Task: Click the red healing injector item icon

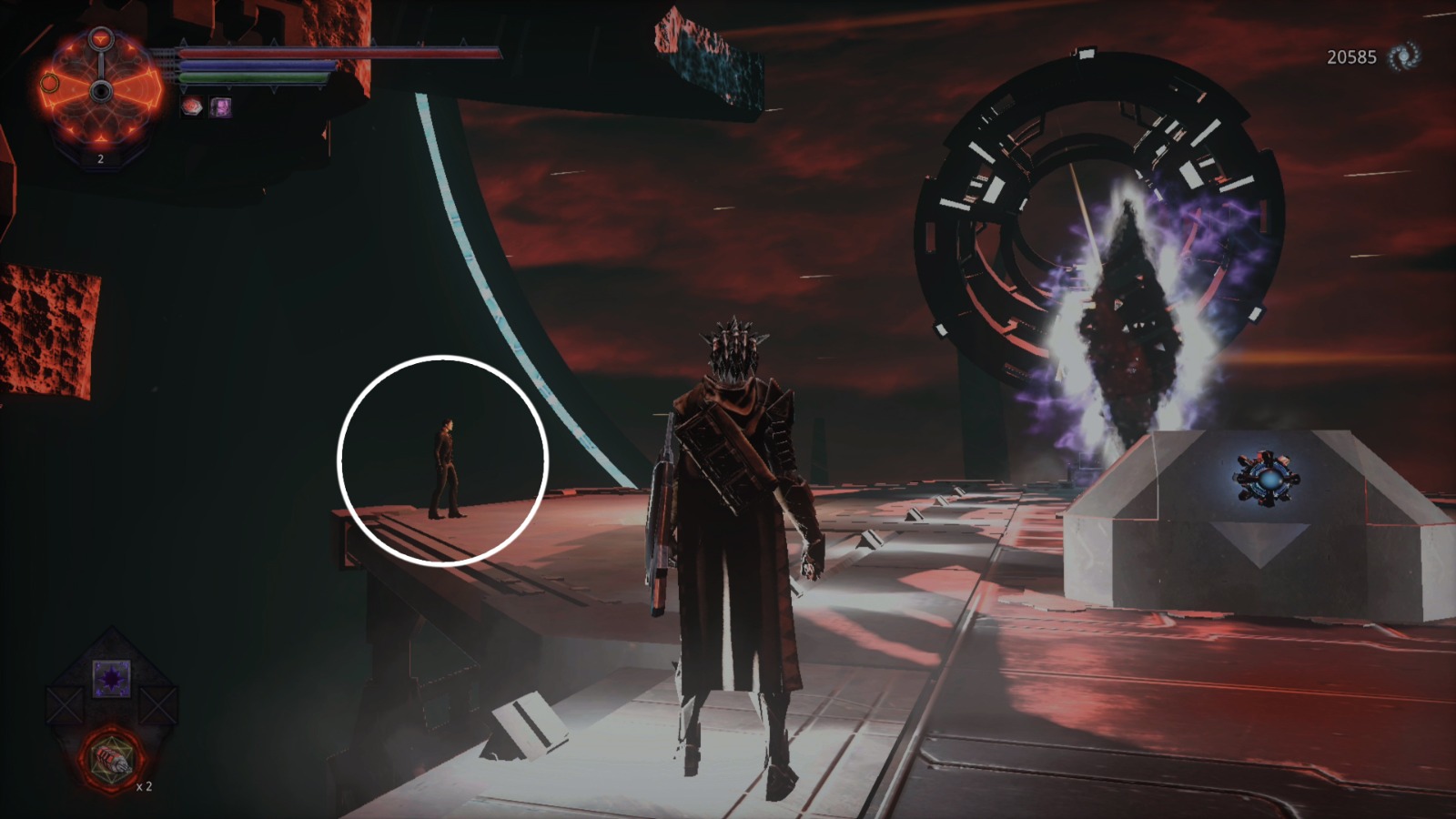Action: pos(113,760)
